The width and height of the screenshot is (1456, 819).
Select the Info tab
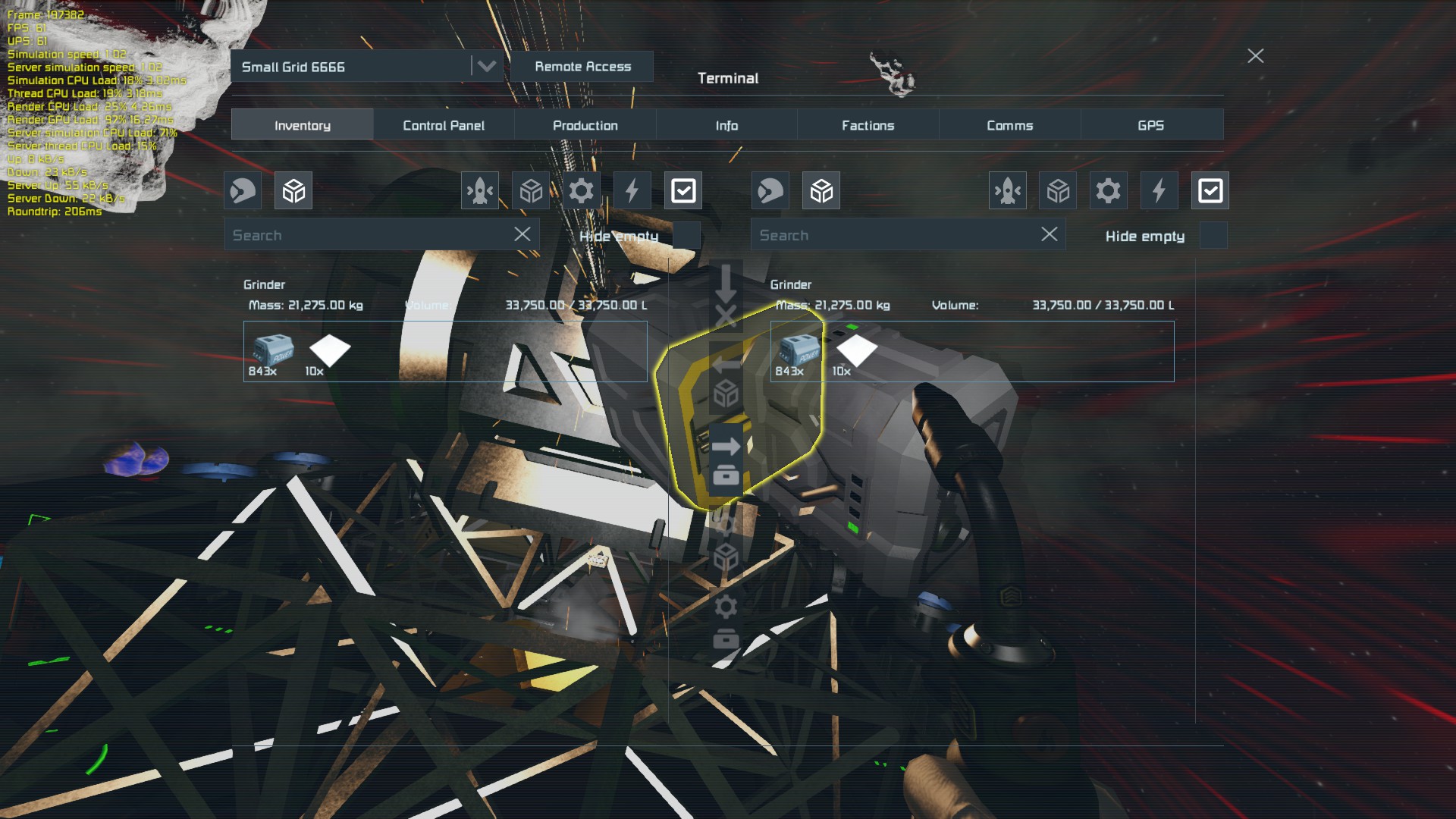point(726,125)
